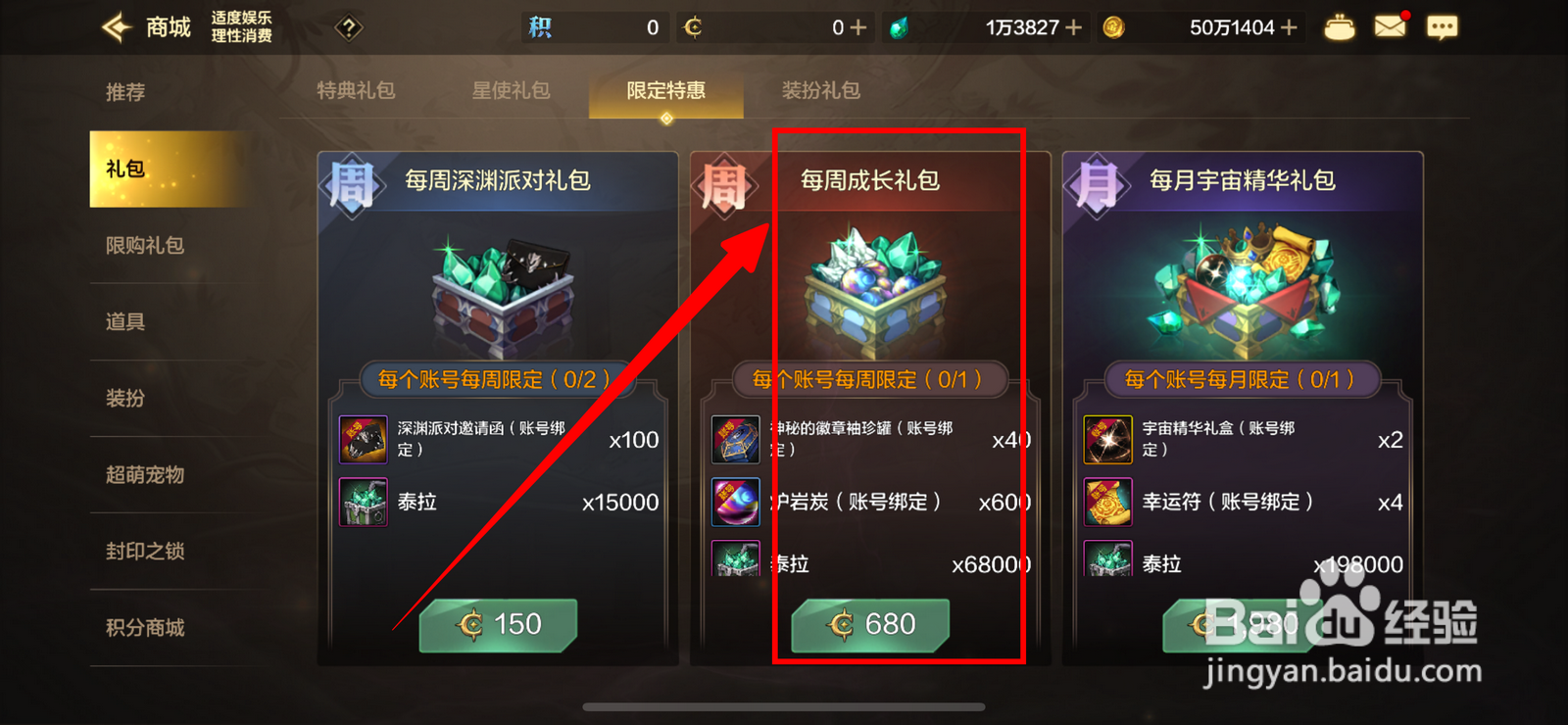Switch to the 星使礼包 tab
The width and height of the screenshot is (1568, 725).
(x=511, y=90)
